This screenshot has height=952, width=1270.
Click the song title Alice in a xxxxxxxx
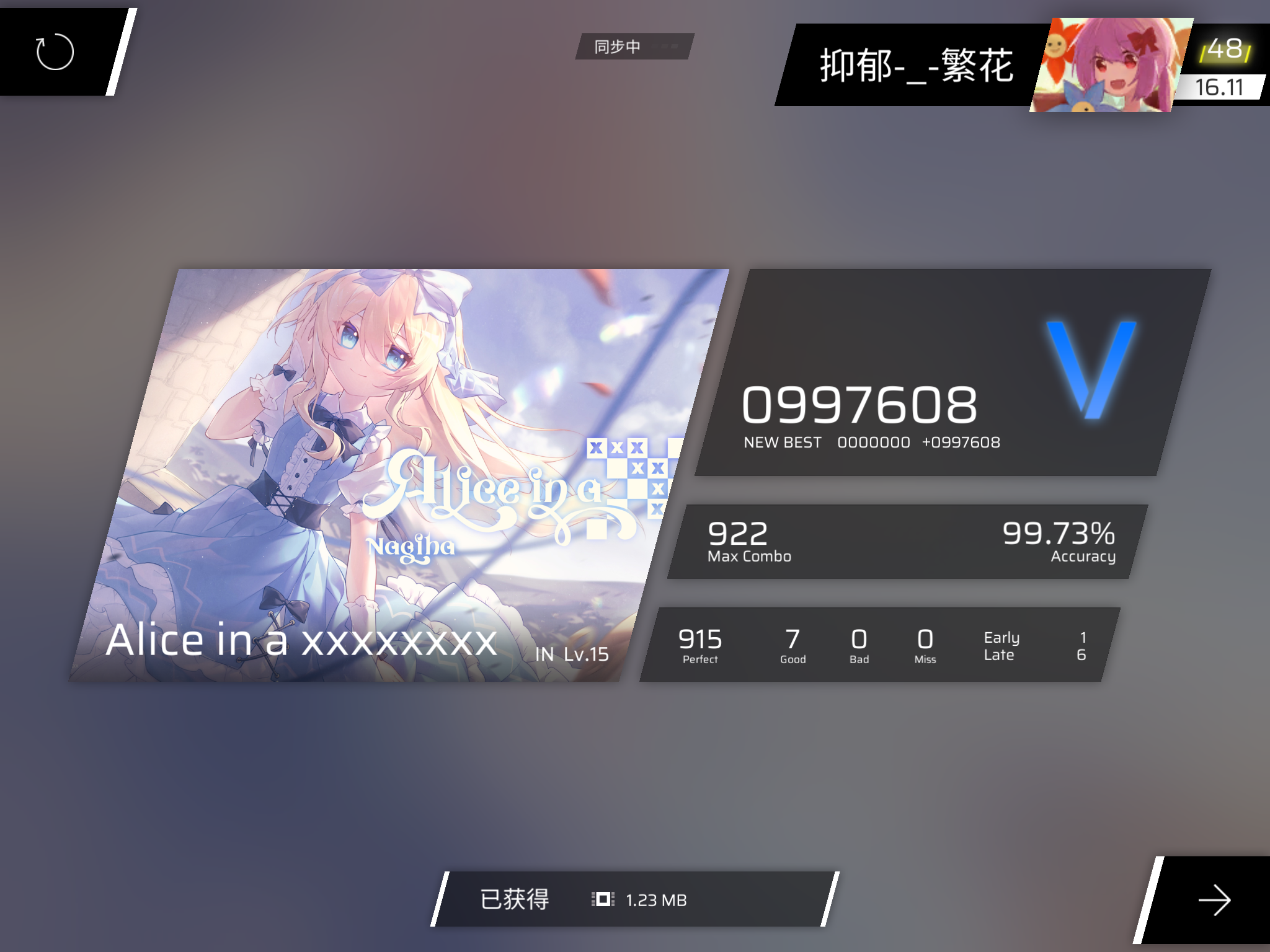pos(301,641)
